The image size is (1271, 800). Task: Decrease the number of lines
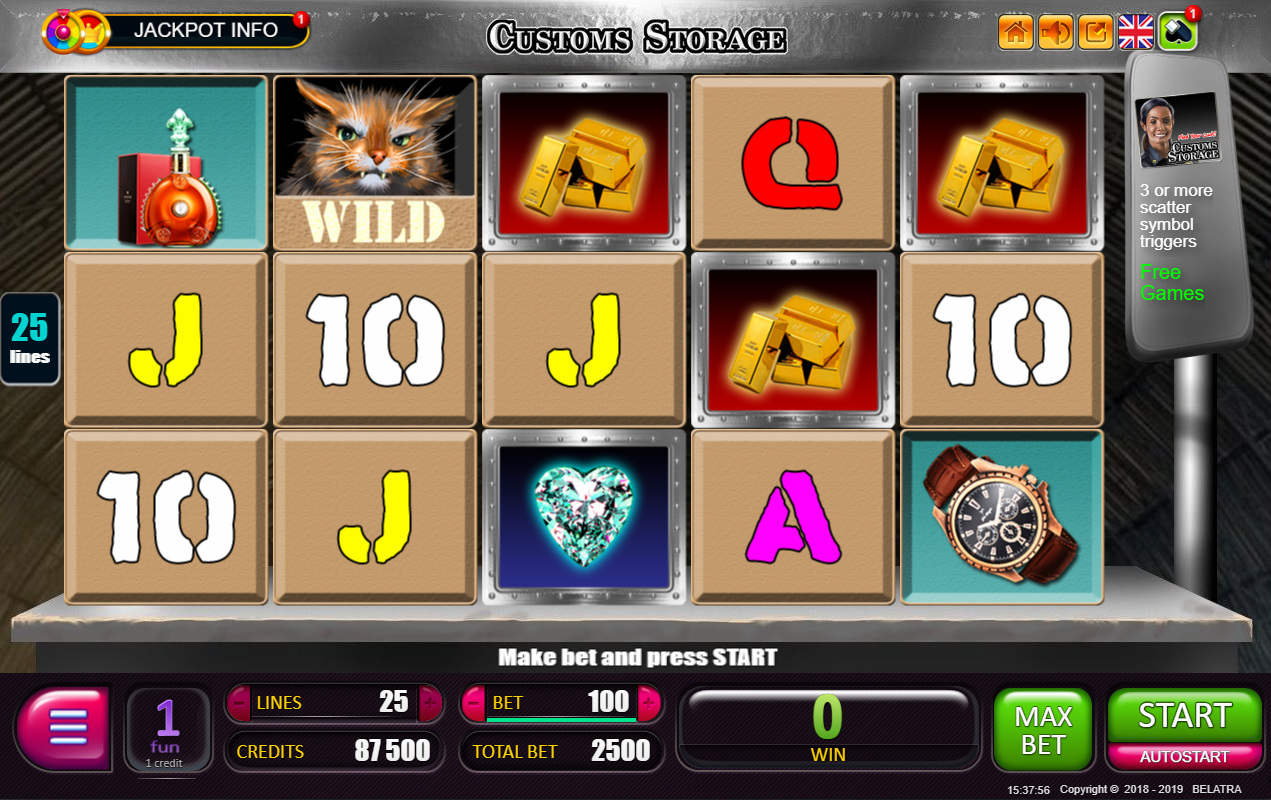pyautogui.click(x=240, y=703)
